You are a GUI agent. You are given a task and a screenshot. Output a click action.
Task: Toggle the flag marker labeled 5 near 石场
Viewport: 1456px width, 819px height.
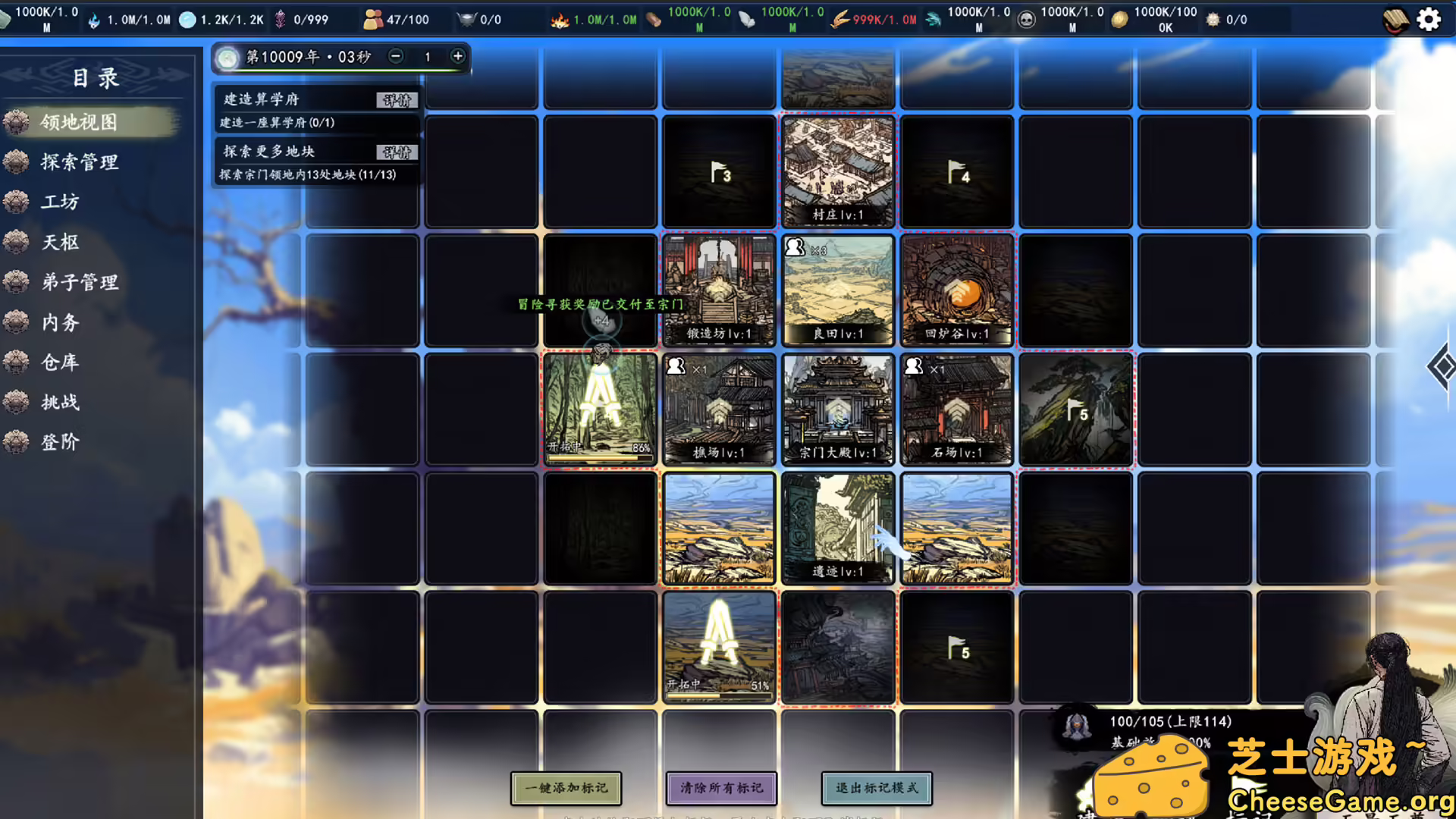point(1077,409)
